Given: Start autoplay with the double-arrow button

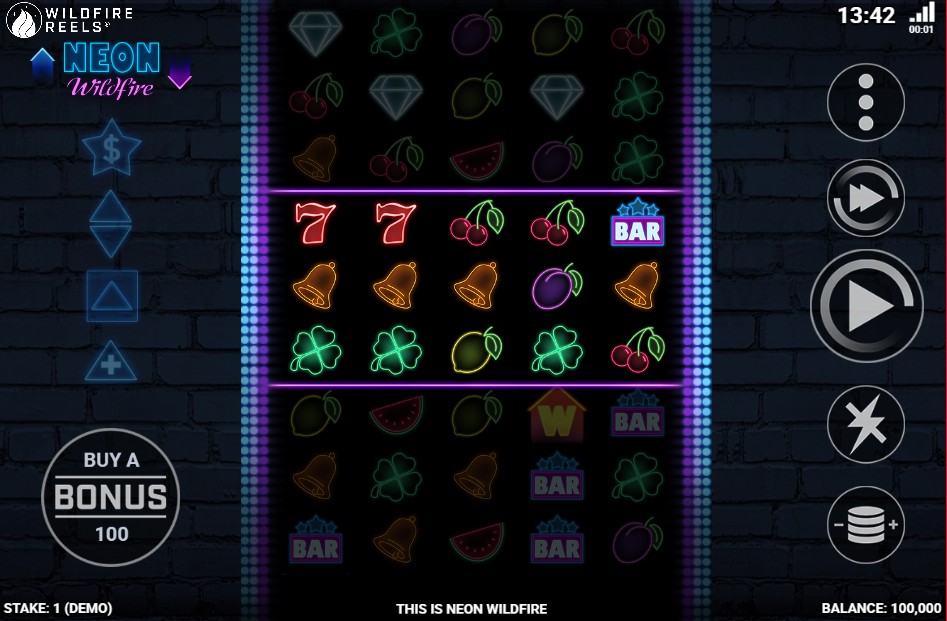Looking at the screenshot, I should [865, 198].
